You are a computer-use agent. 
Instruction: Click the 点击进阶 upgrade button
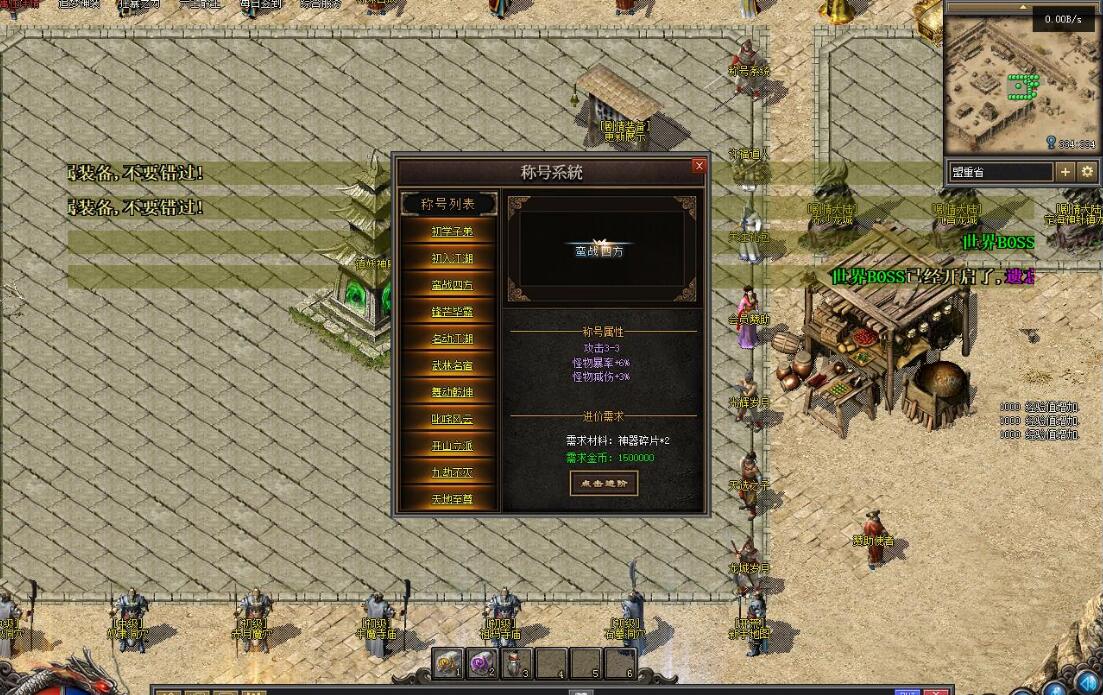(603, 483)
